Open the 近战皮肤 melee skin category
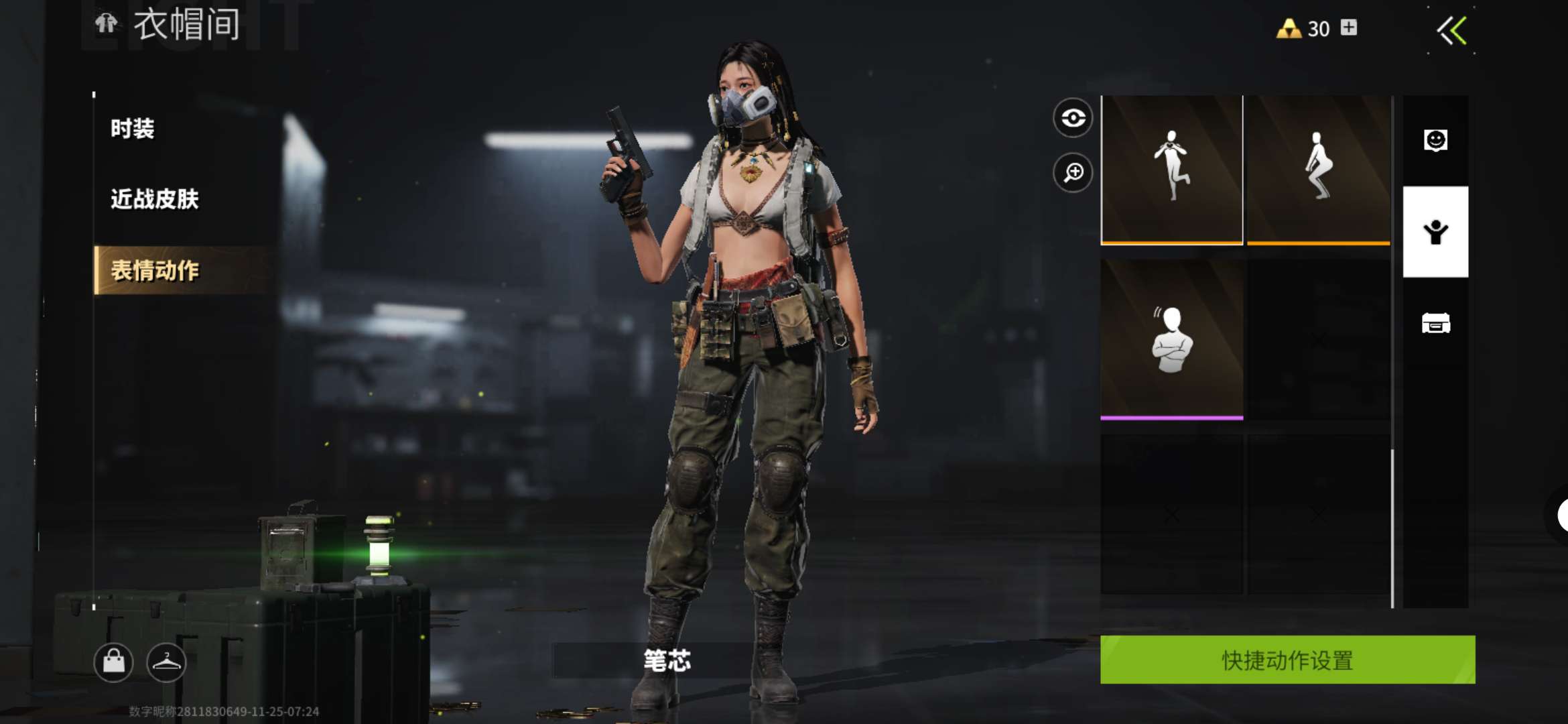Viewport: 1568px width, 724px height. [155, 199]
